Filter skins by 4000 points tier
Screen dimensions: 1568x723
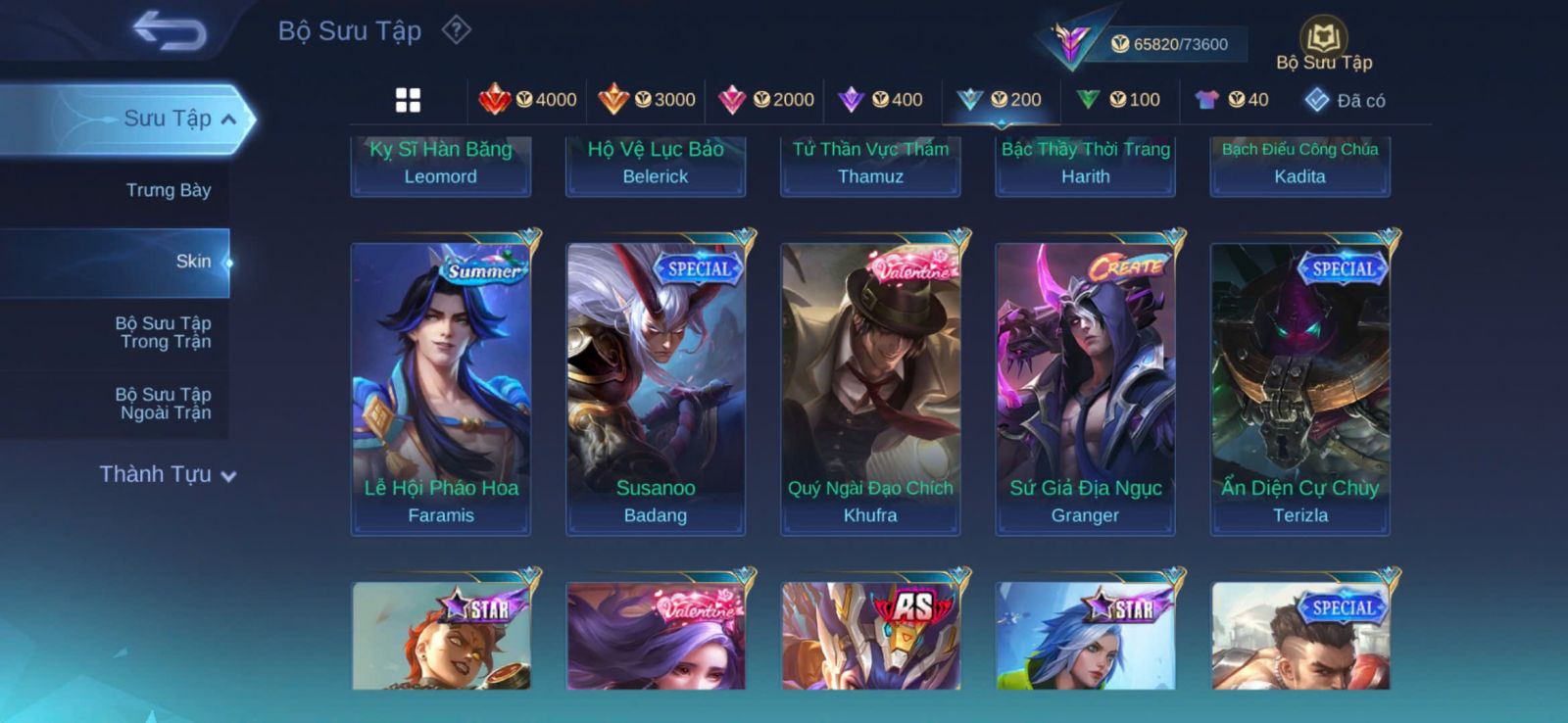pyautogui.click(x=528, y=100)
